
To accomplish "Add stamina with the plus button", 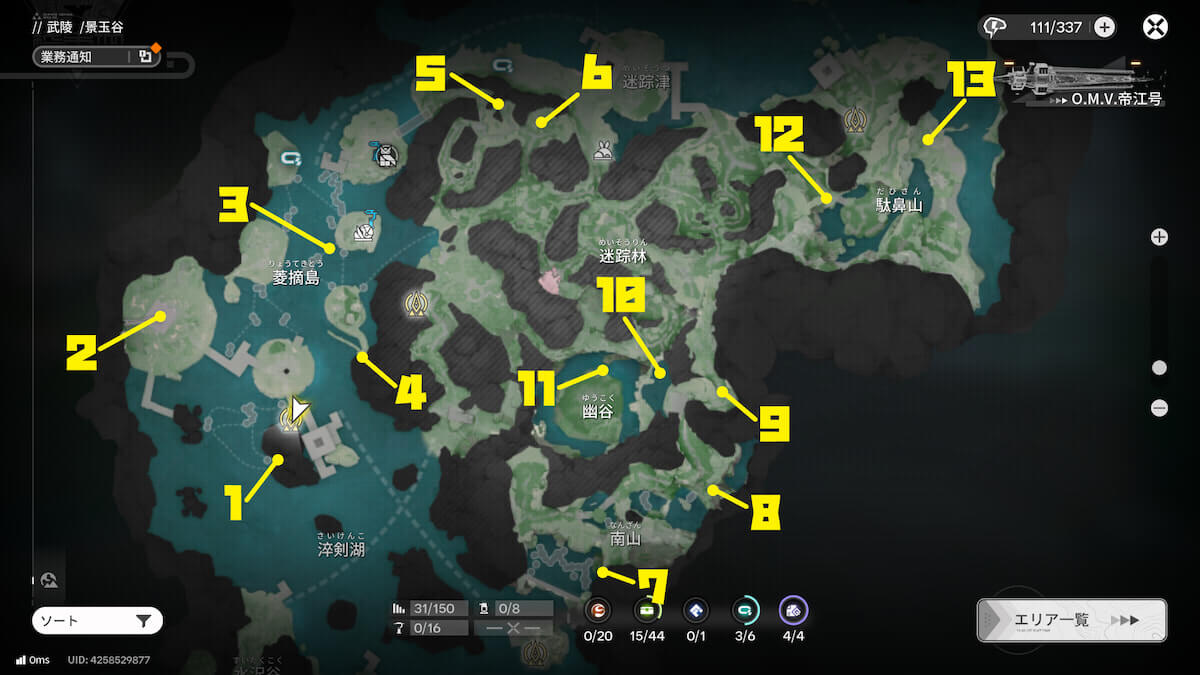I will (1104, 27).
